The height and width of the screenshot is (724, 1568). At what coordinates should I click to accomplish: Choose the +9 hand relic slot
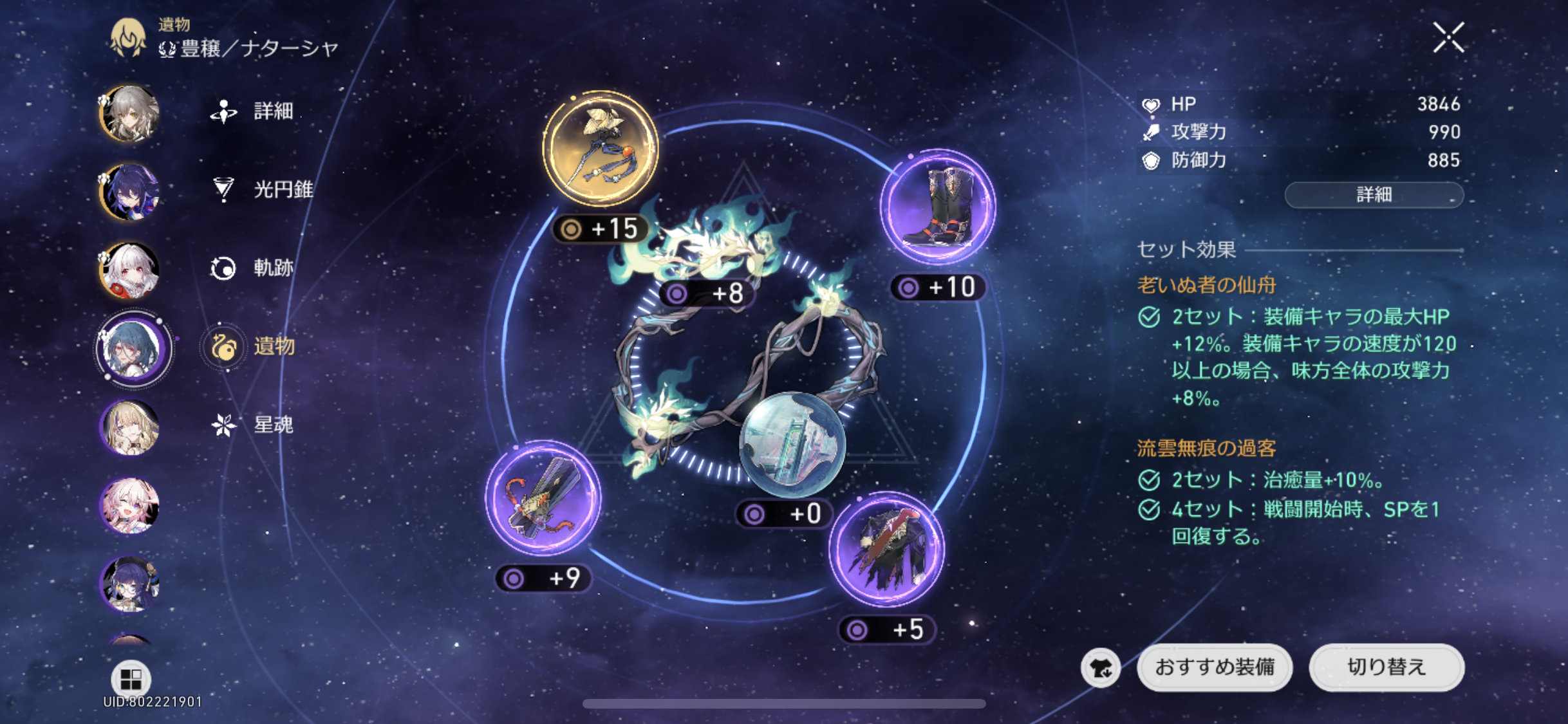pos(543,498)
